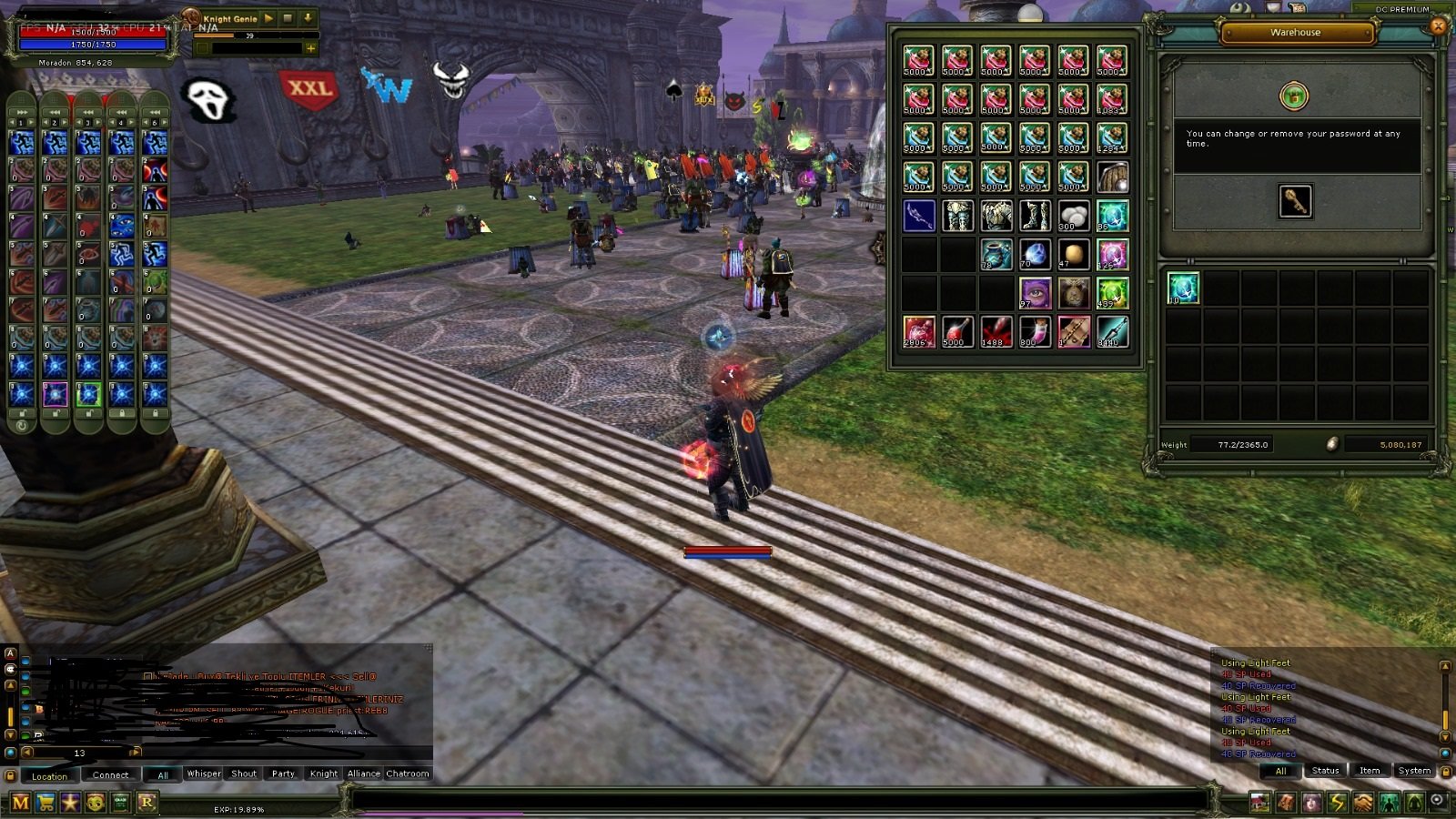Open the handshake trade icon
The height and width of the screenshot is (819, 1456).
tap(1362, 803)
